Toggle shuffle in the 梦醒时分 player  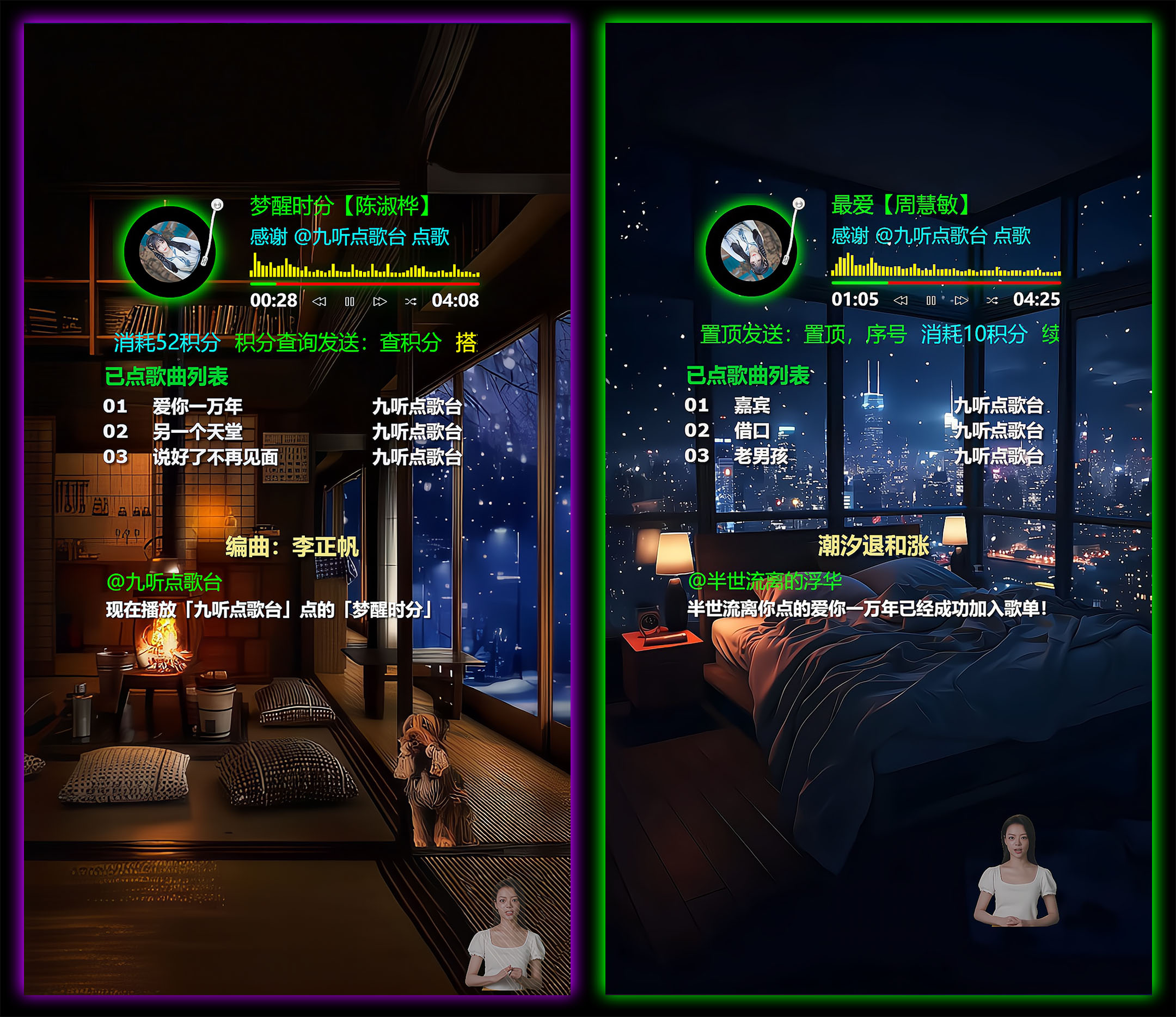pos(411,302)
